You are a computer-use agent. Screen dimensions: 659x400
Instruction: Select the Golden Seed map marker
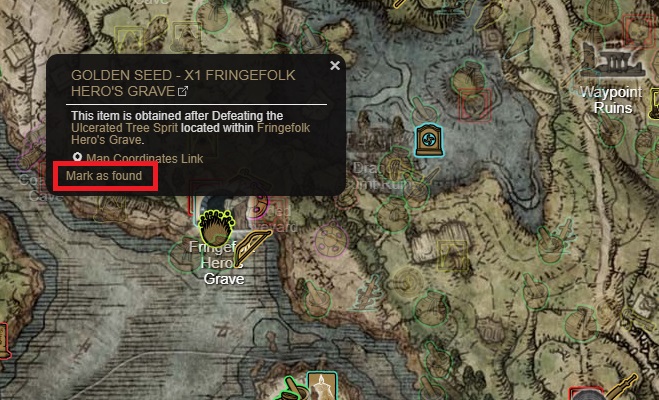point(212,223)
